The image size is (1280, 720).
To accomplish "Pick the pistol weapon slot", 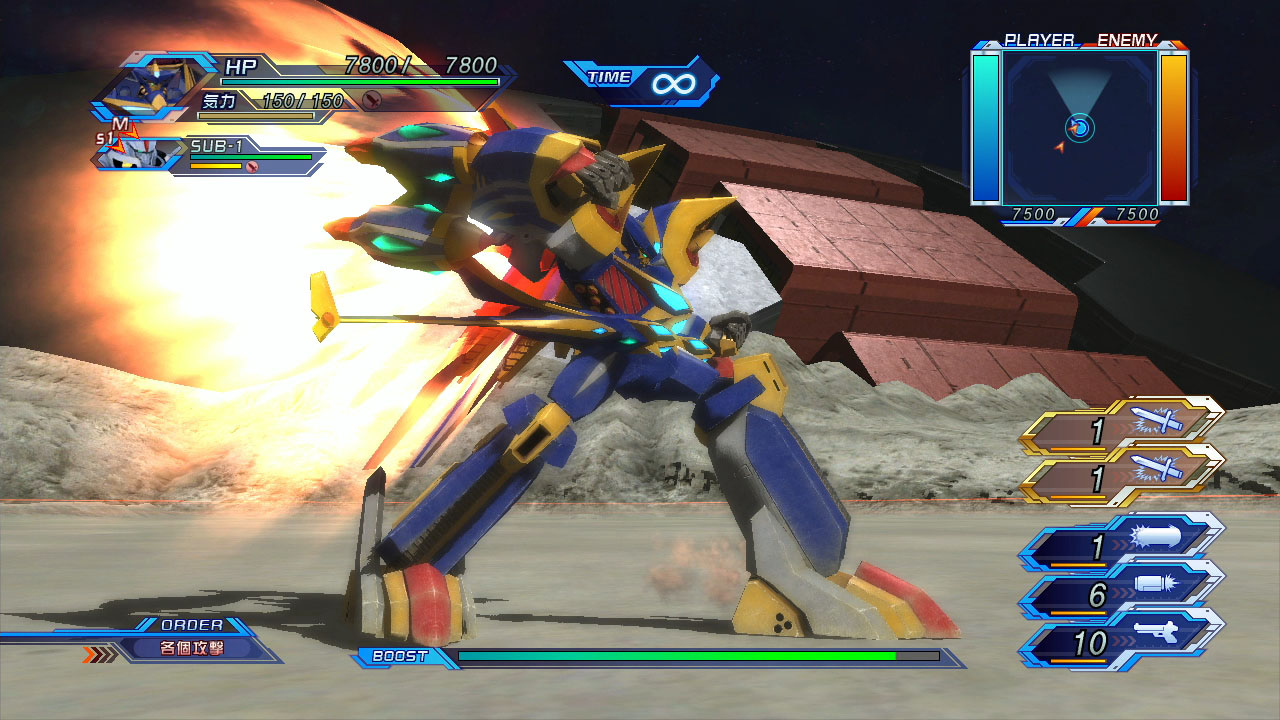I will [1122, 642].
